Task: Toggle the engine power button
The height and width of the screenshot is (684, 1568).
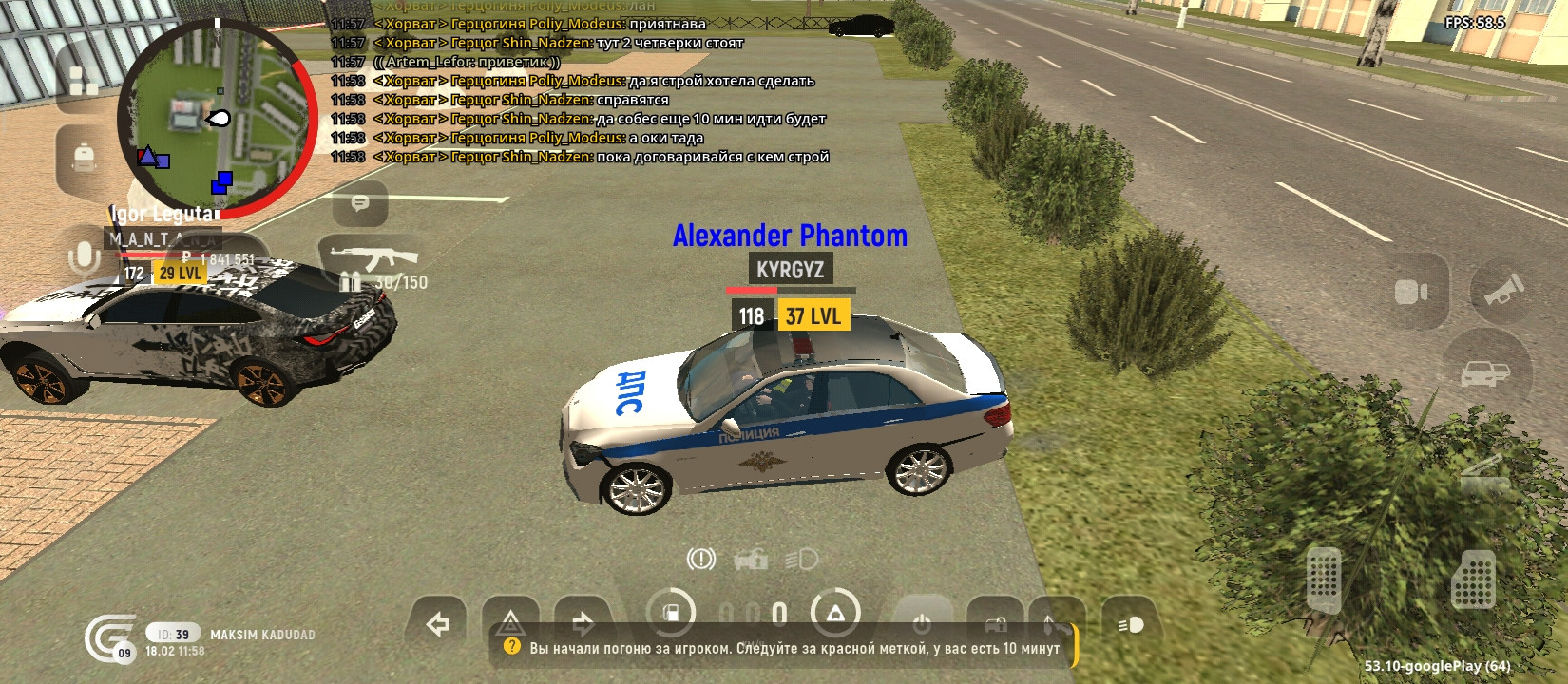Action: [x=921, y=624]
